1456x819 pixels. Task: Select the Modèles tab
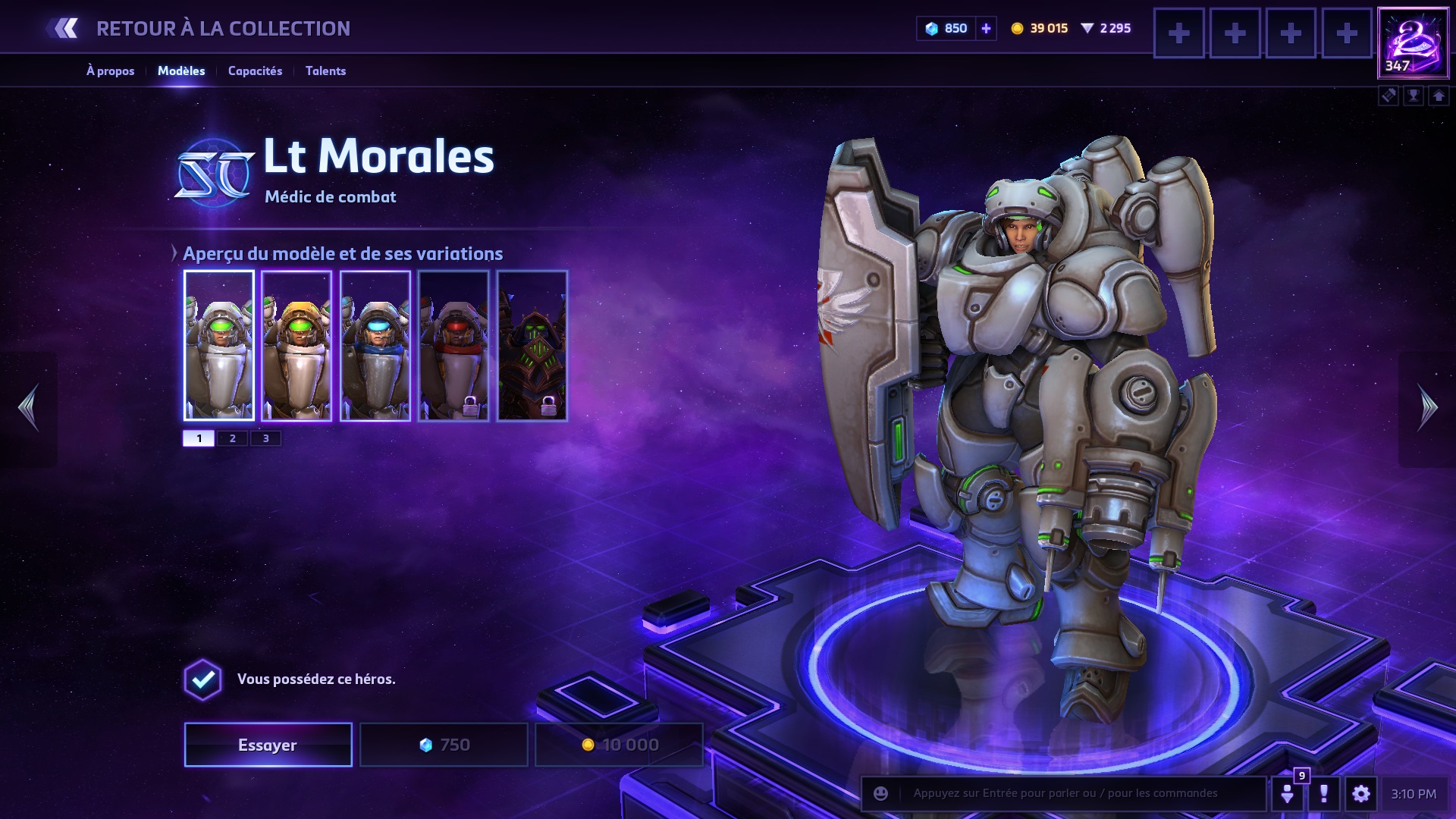click(181, 71)
